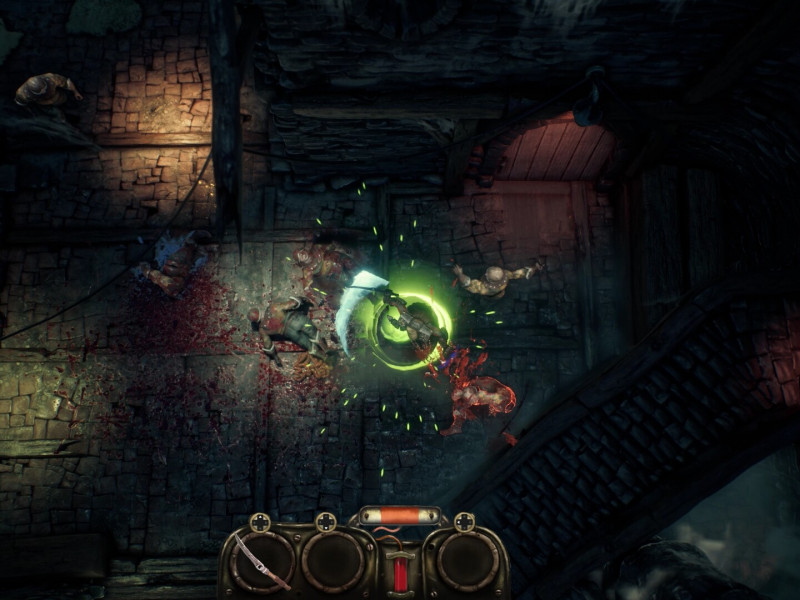The height and width of the screenshot is (600, 800).
Task: Select the scythe weapon slot
Action: [261, 562]
